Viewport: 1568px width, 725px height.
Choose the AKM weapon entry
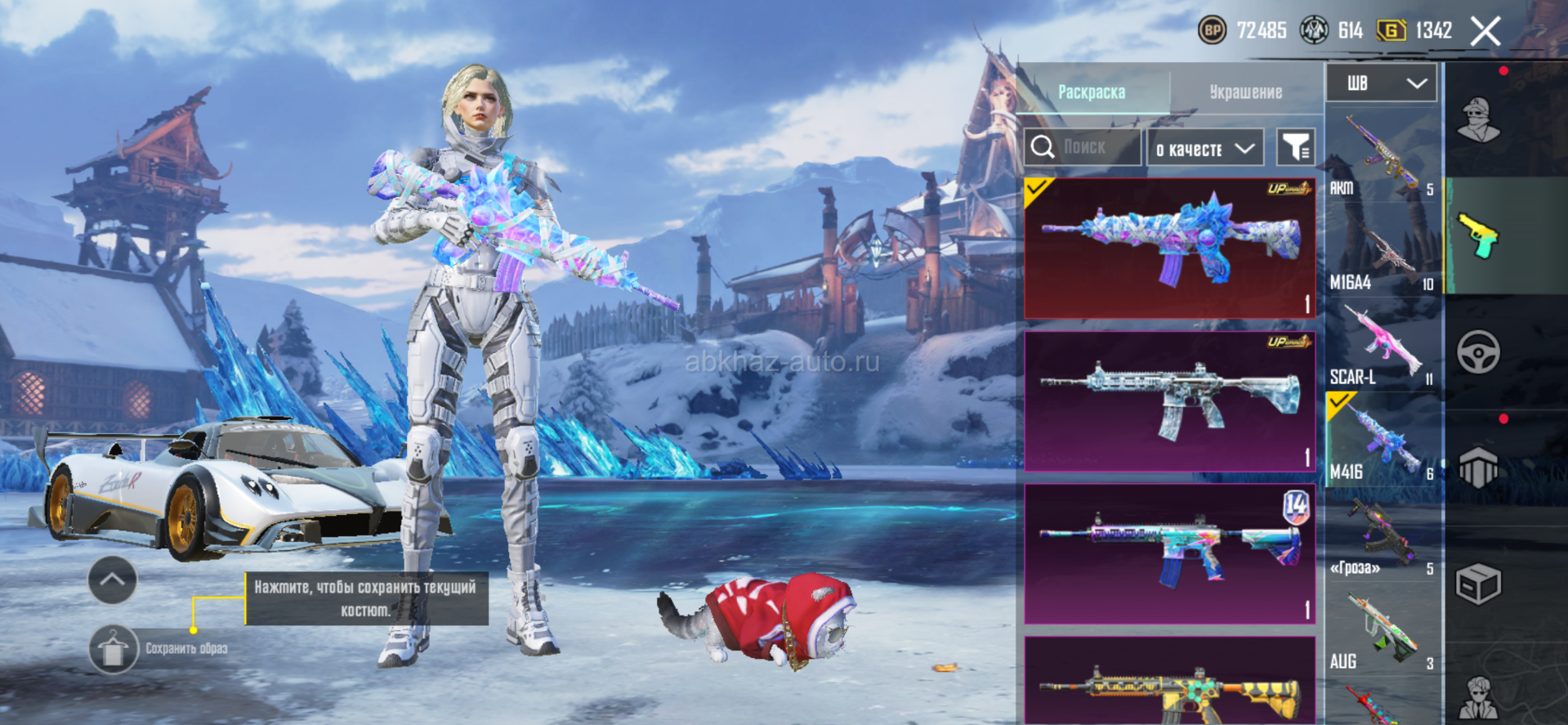[x=1383, y=155]
